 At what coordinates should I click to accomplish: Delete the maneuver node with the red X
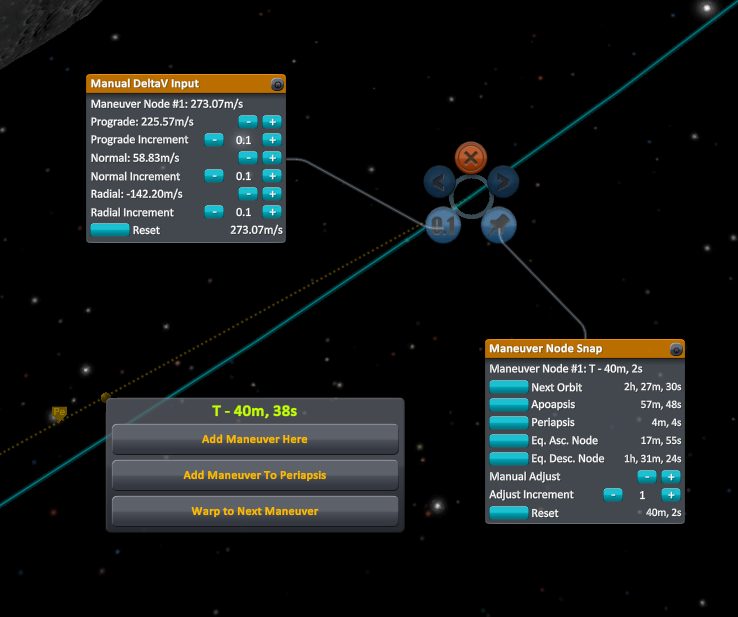tap(470, 157)
